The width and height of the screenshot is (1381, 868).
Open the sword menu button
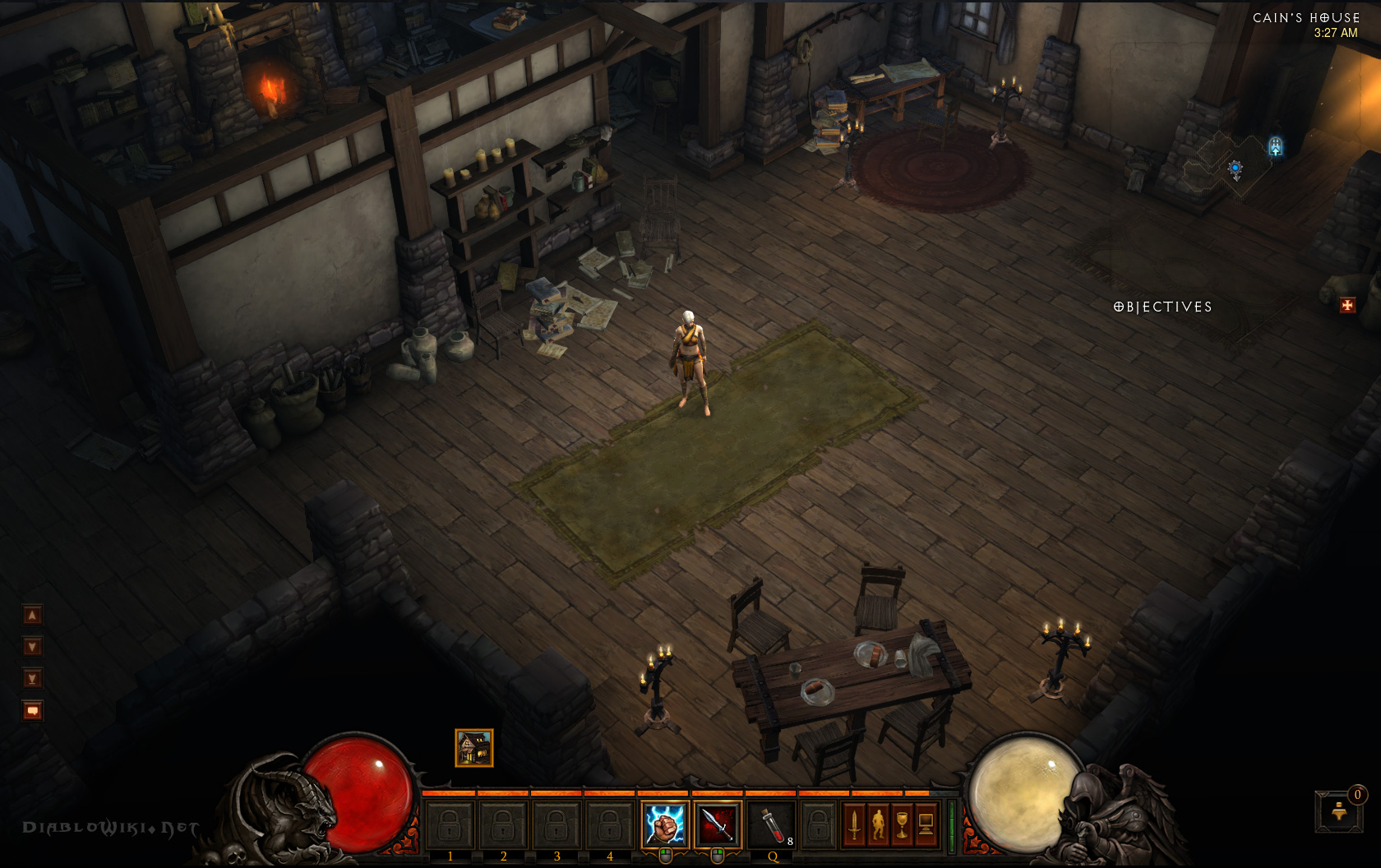coord(854,824)
